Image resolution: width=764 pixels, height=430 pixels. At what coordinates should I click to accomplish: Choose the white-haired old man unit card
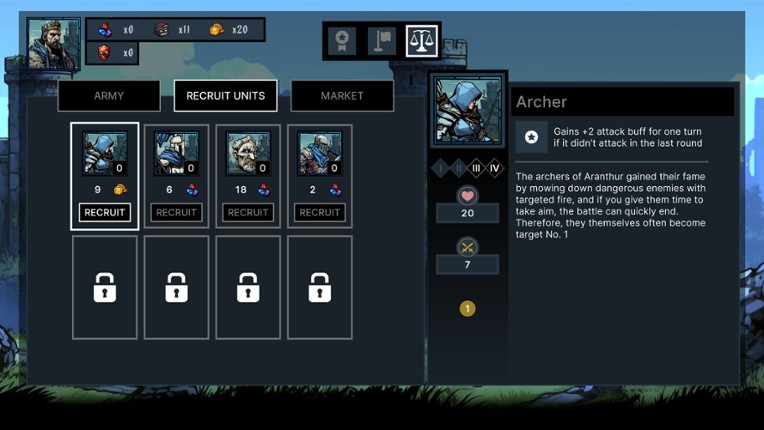tap(248, 154)
